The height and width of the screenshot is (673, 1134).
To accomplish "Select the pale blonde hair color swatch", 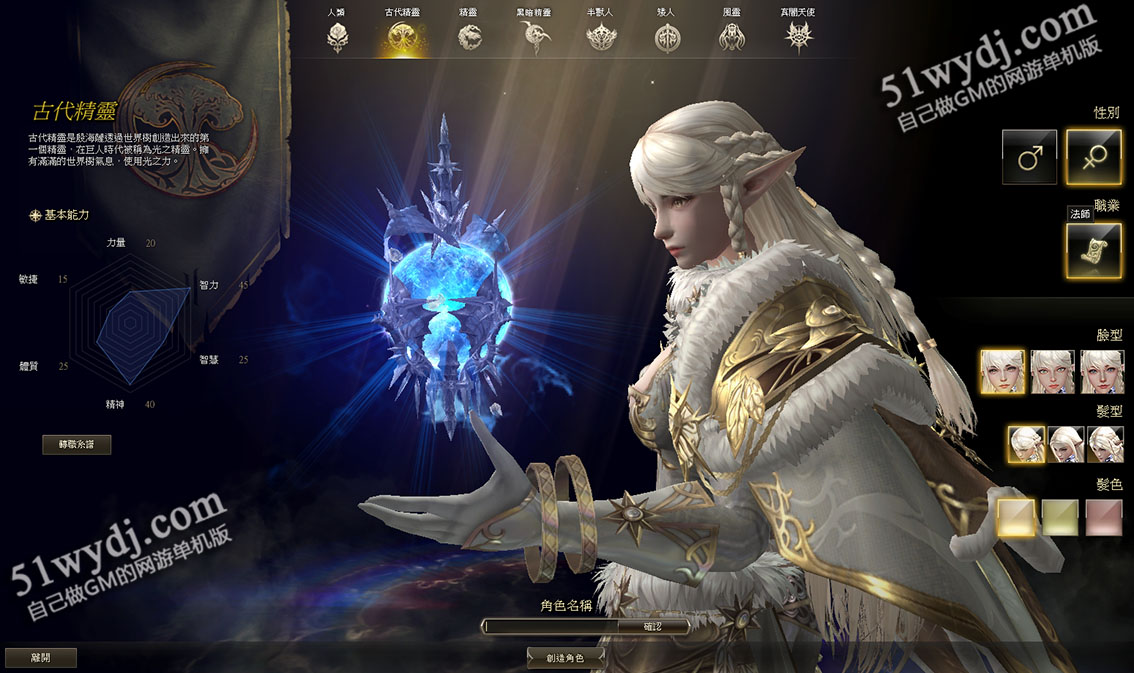I will [1015, 517].
